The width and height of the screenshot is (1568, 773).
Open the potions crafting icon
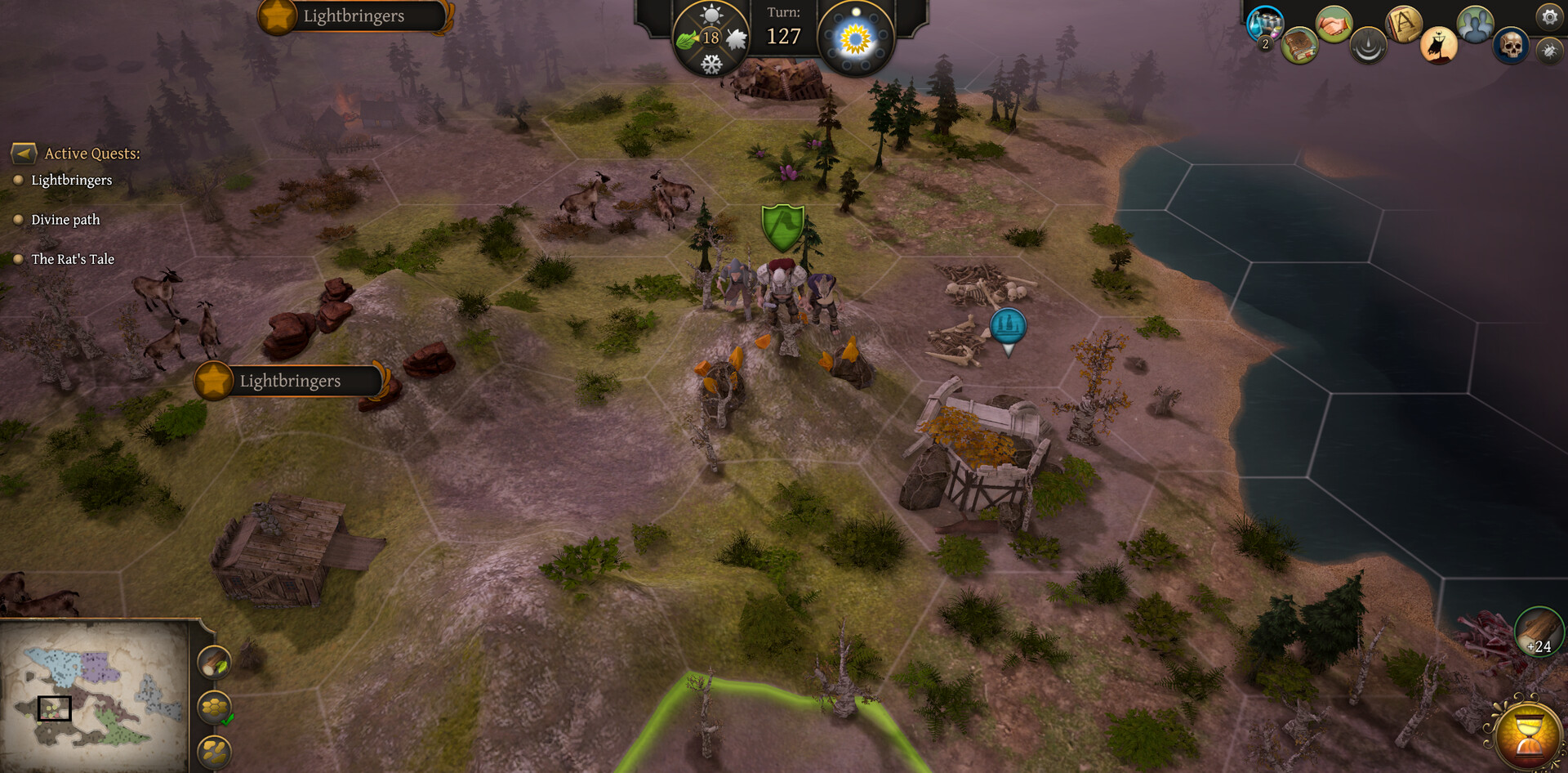(x=1265, y=24)
